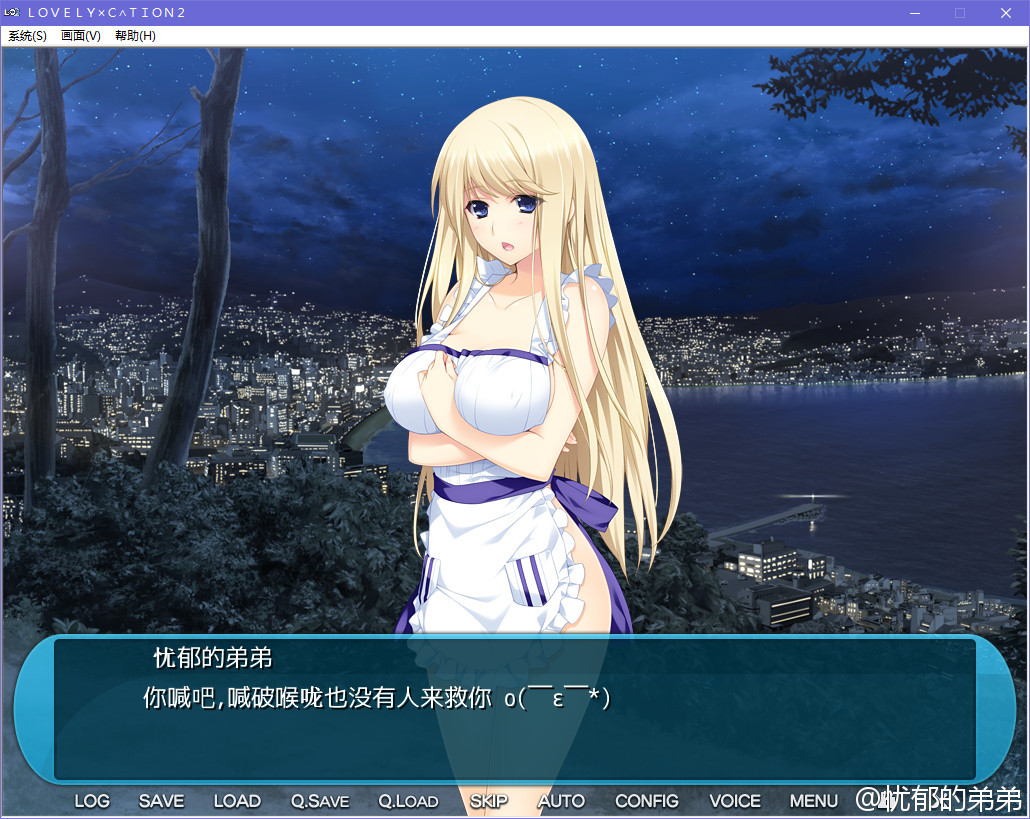
Task: Open the 画面(V) menu
Action: tap(81, 36)
